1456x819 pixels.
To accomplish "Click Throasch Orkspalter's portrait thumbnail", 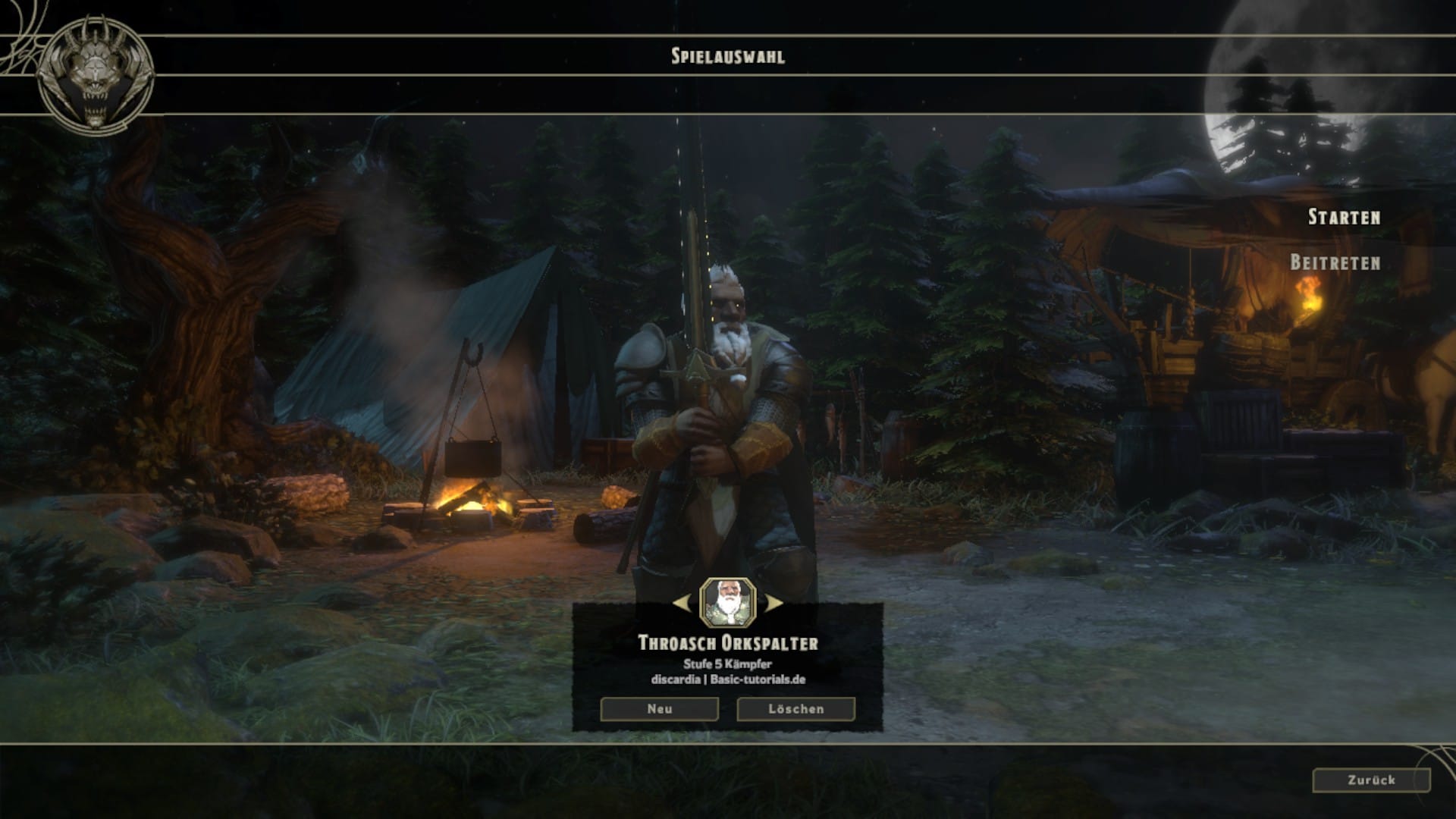I will [728, 603].
